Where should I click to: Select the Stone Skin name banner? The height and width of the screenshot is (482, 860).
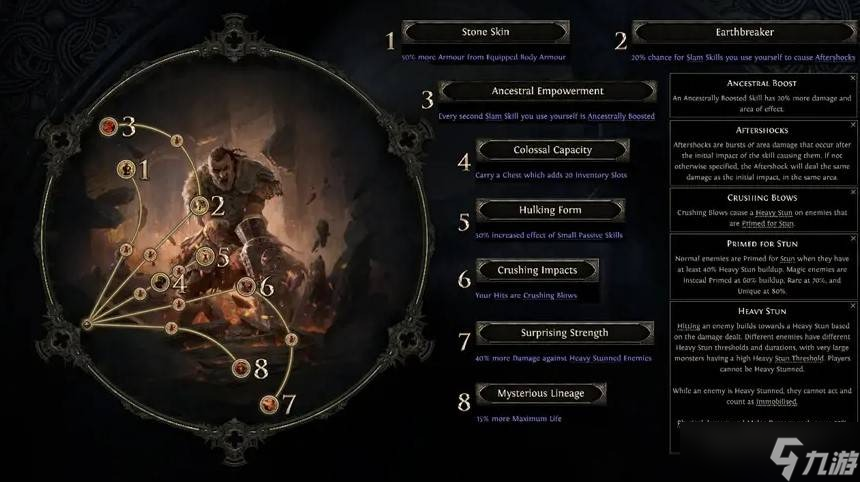pyautogui.click(x=485, y=33)
